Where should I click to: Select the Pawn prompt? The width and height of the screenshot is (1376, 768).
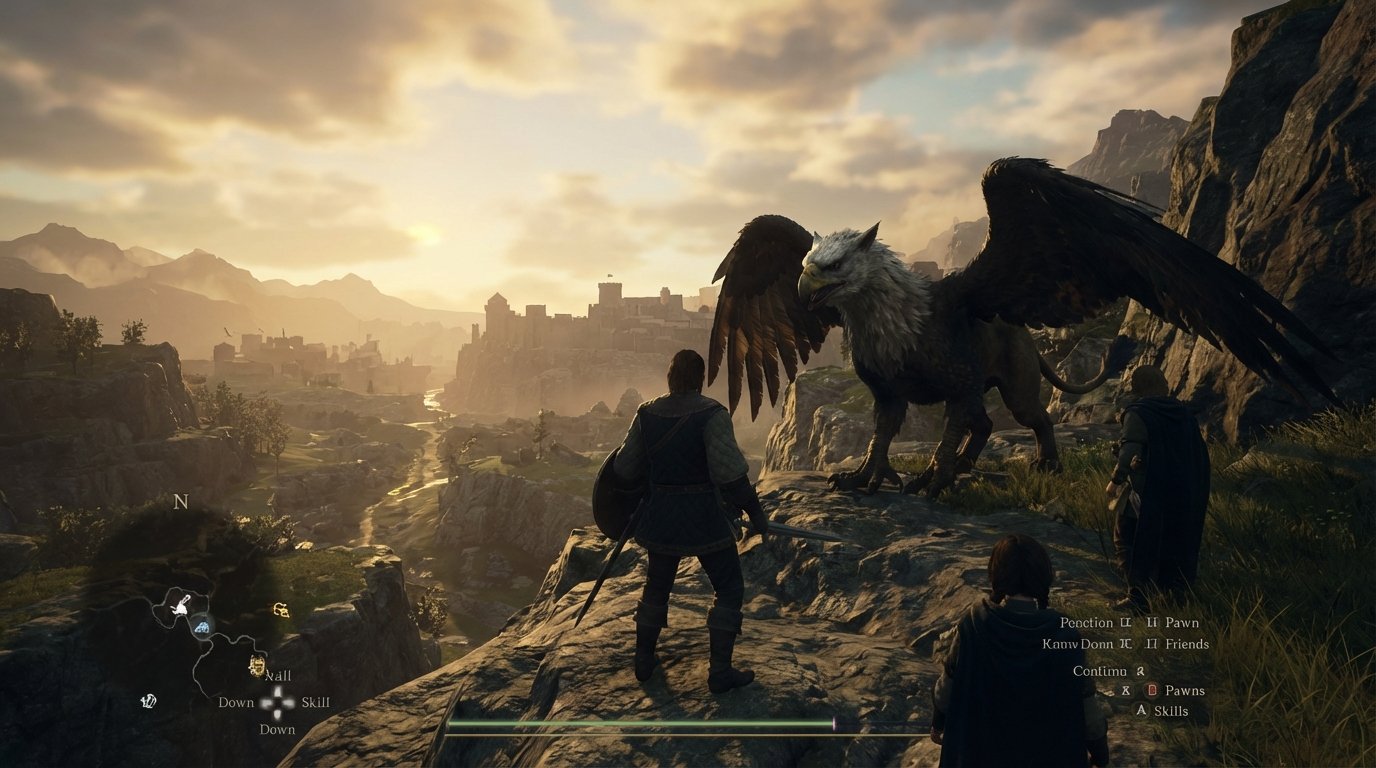[x=1183, y=623]
